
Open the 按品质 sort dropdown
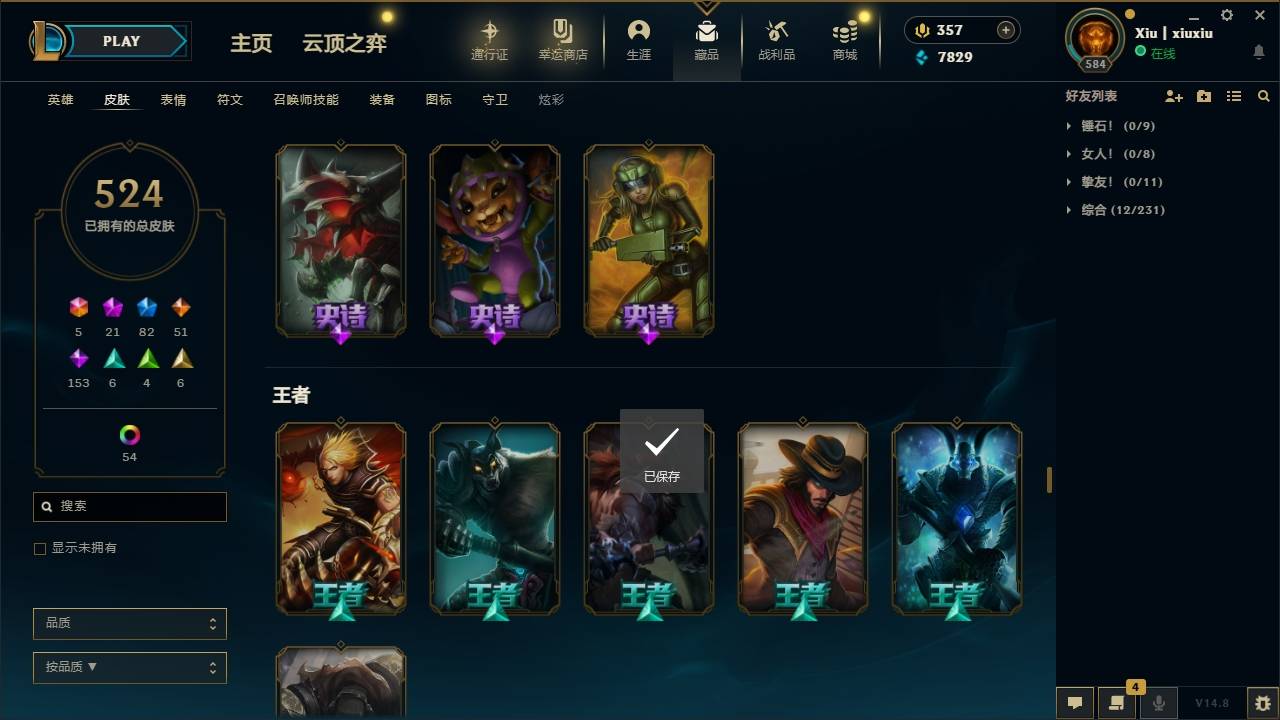[x=129, y=667]
